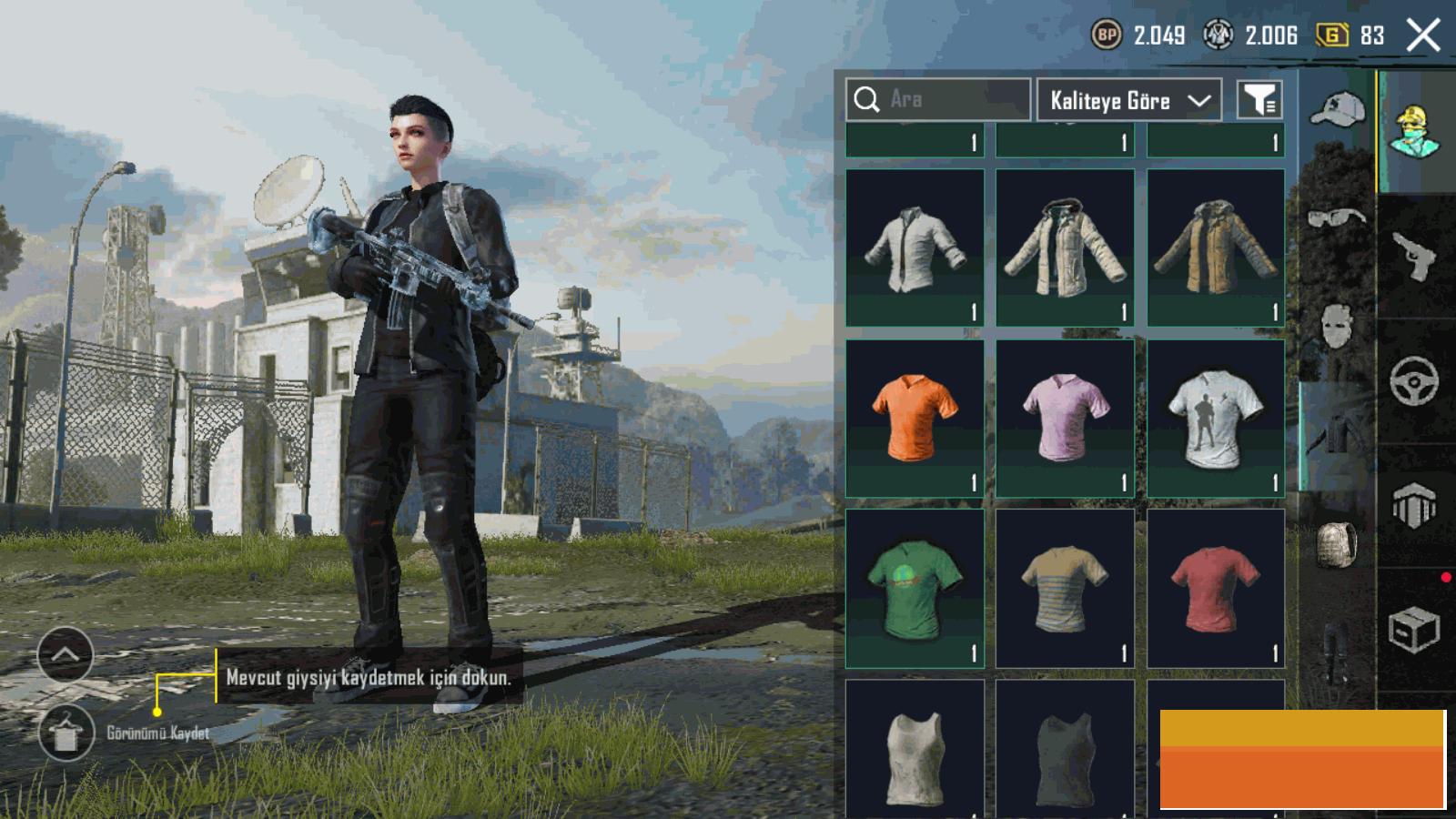This screenshot has height=819, width=1456.
Task: Choose the white hooded parka jacket
Action: click(1065, 248)
